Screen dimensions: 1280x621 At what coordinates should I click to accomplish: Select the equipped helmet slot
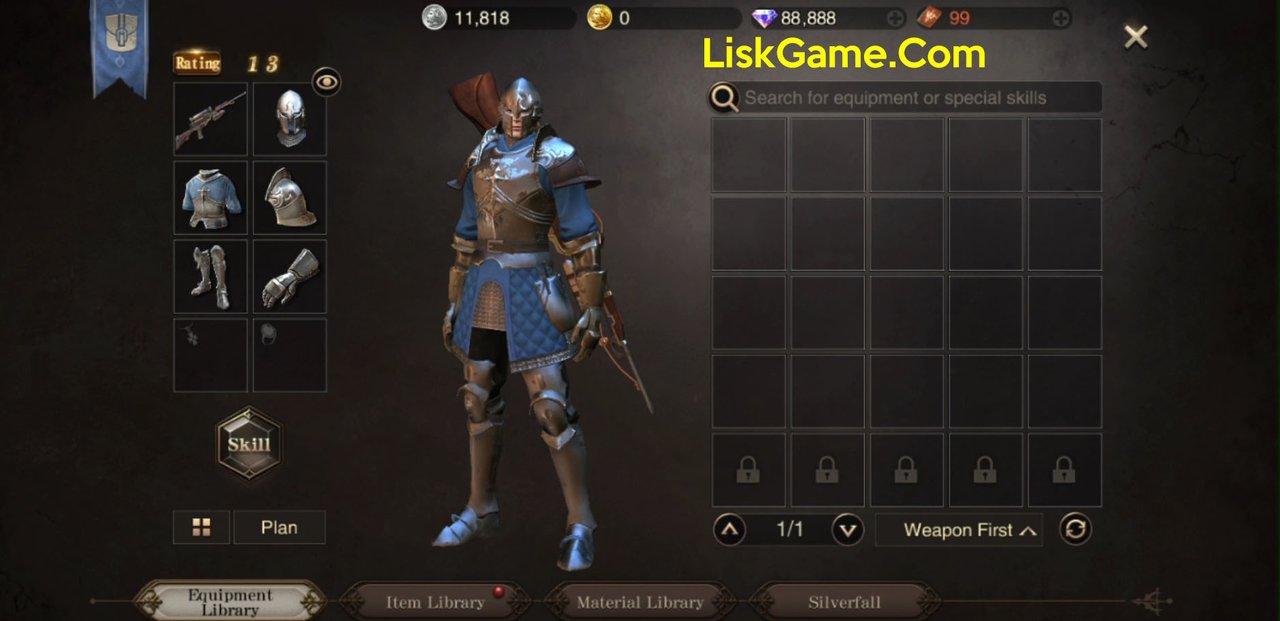pyautogui.click(x=289, y=119)
